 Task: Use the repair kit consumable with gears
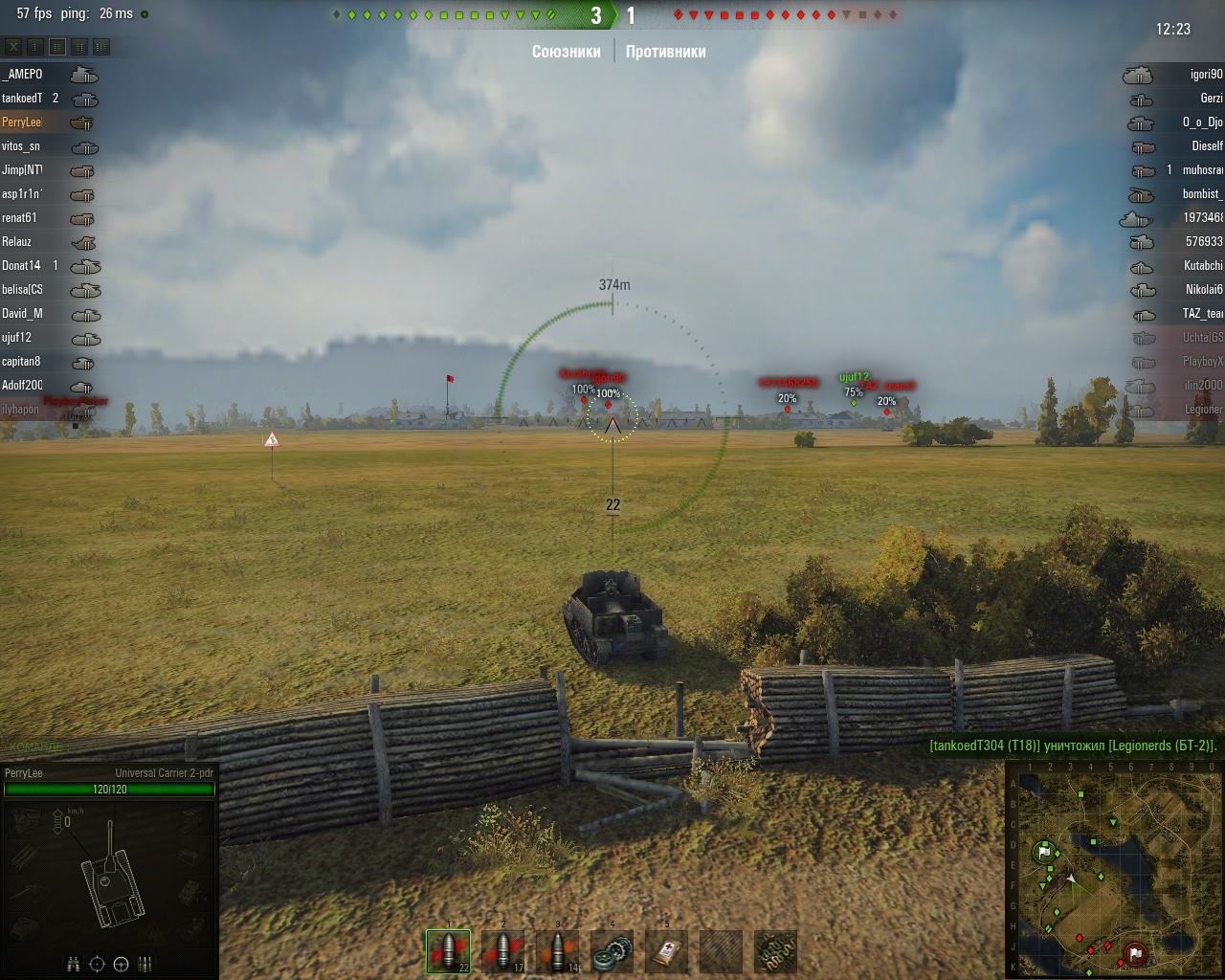(612, 951)
